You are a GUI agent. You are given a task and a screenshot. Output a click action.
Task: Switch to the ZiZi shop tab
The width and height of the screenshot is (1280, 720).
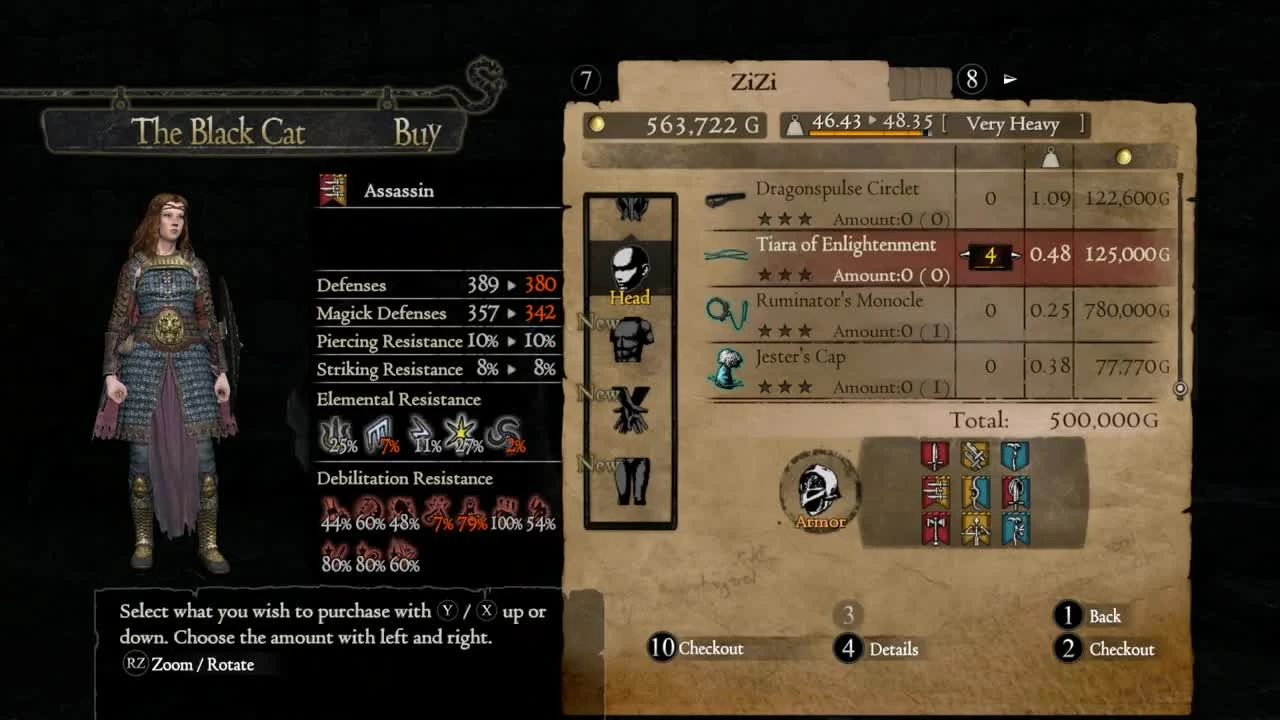pos(763,81)
